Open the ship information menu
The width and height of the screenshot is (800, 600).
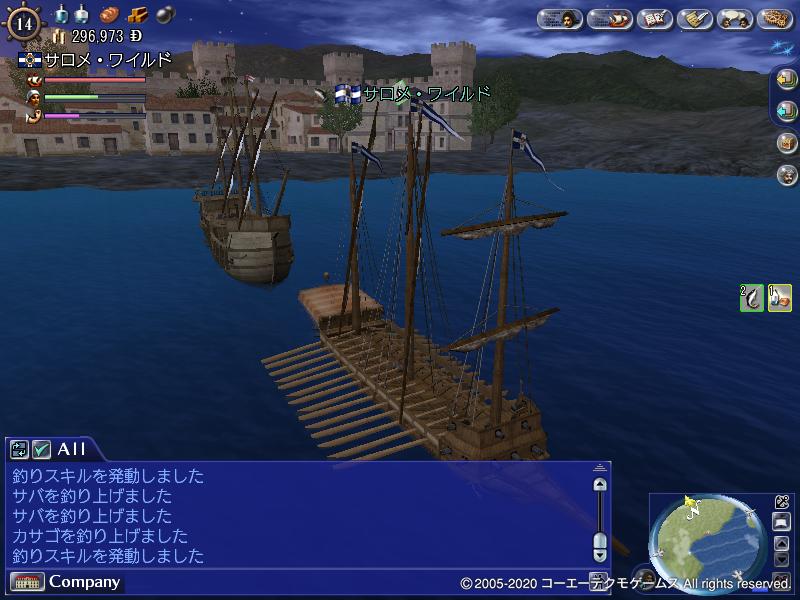[609, 18]
